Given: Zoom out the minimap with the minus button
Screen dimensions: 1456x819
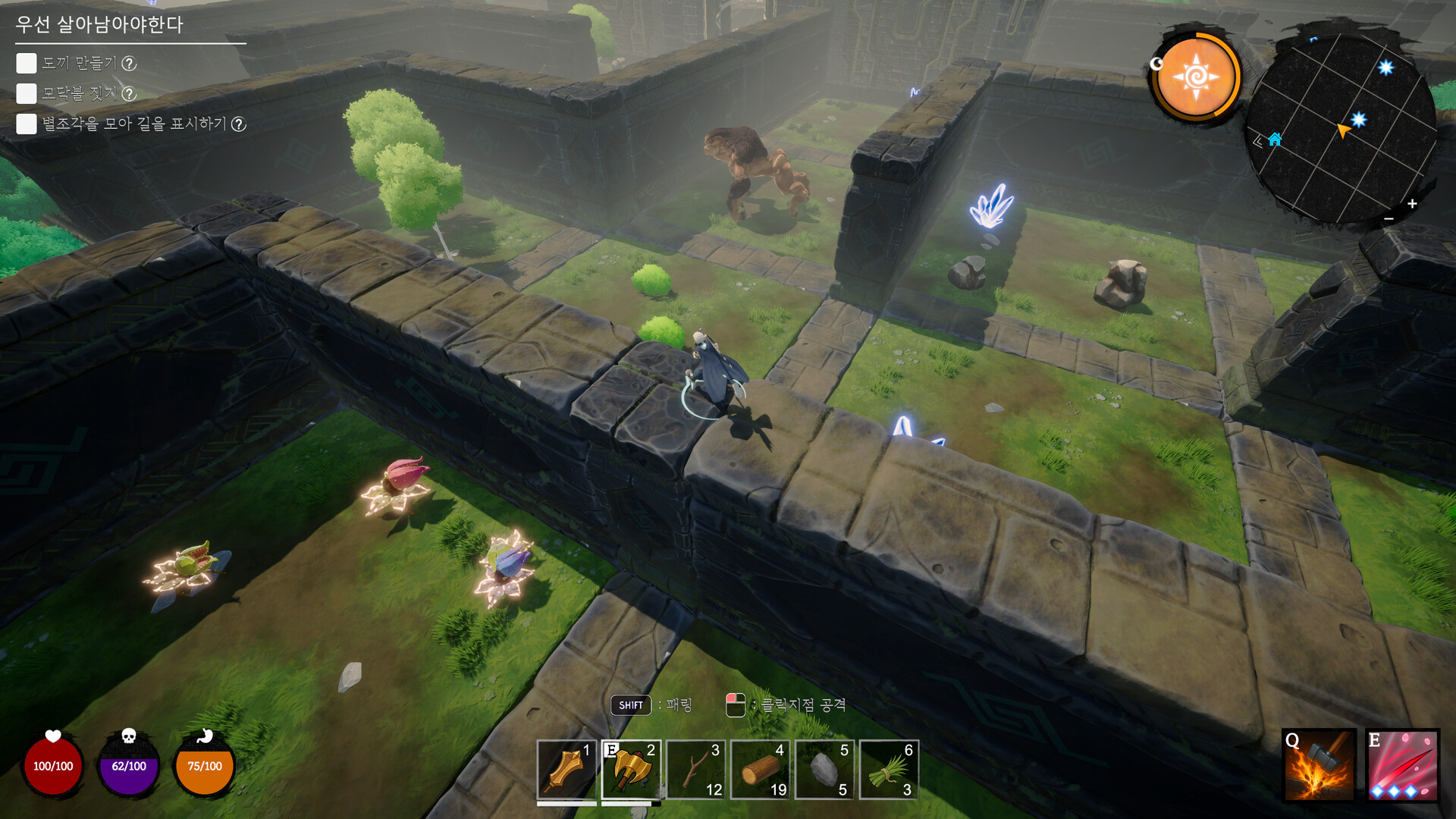Looking at the screenshot, I should pyautogui.click(x=1387, y=218).
